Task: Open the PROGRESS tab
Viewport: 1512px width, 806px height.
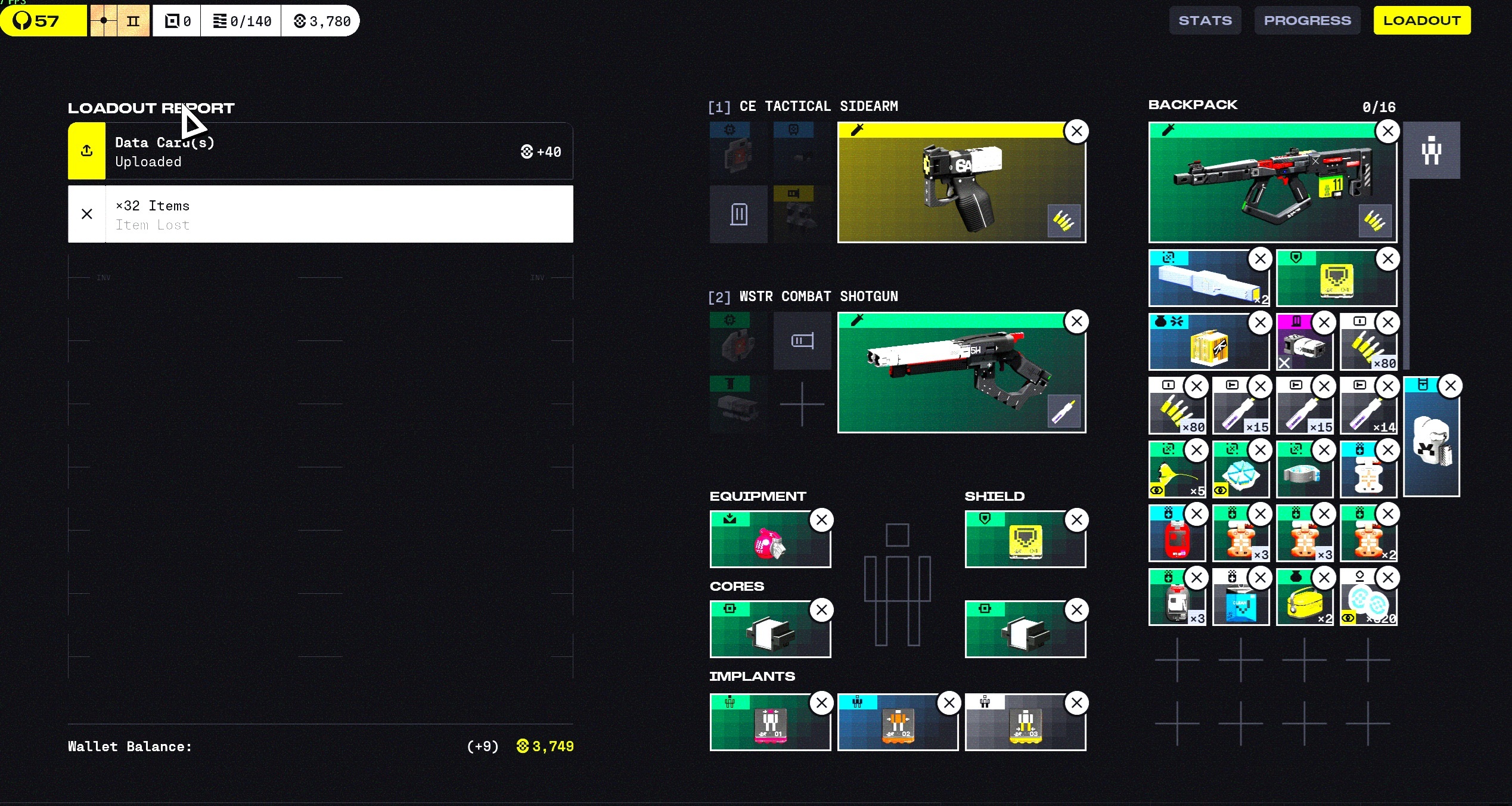Action: [1307, 21]
